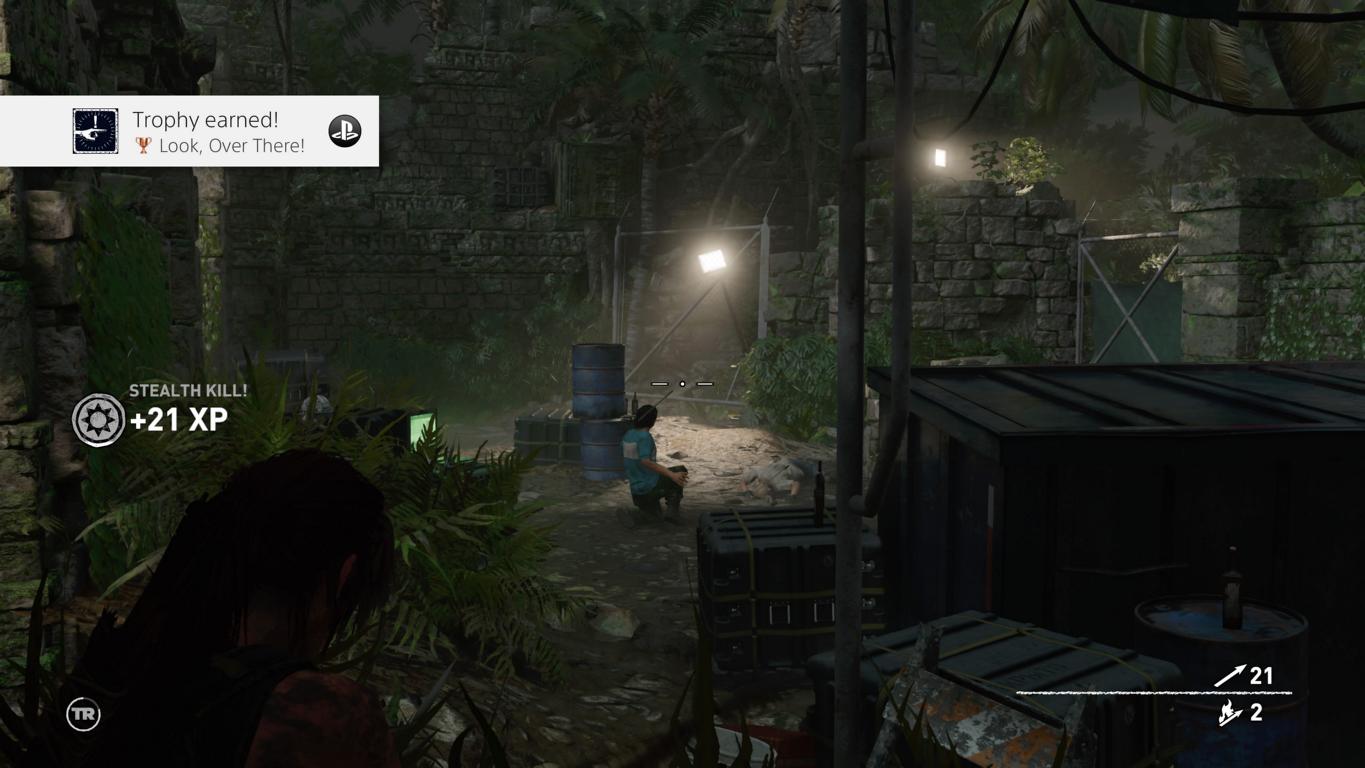Open the "Look, Over There!" trophy notification
This screenshot has width=1365, height=768.
(217, 132)
